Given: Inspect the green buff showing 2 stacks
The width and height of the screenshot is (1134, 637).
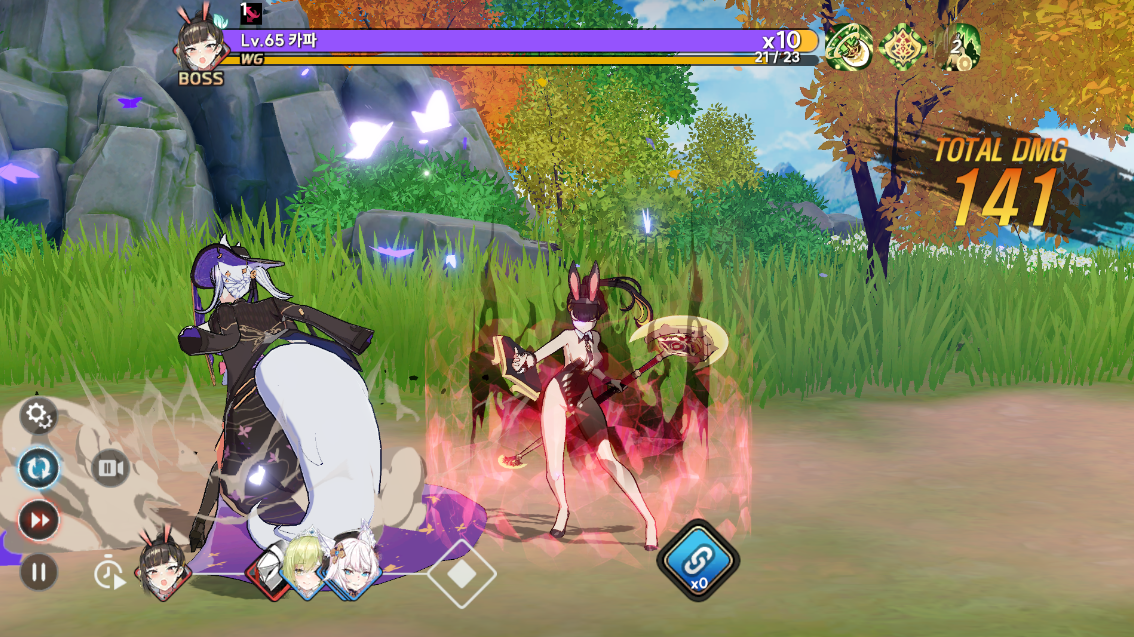Looking at the screenshot, I should point(956,47).
